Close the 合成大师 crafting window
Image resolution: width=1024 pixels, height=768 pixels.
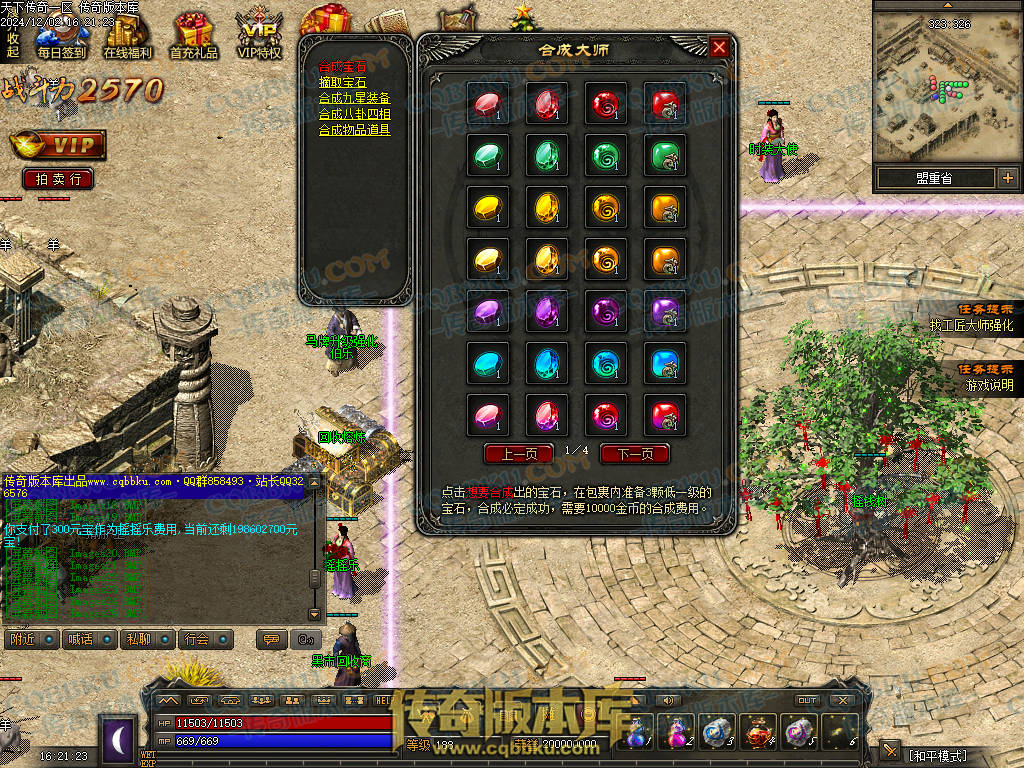pos(719,47)
